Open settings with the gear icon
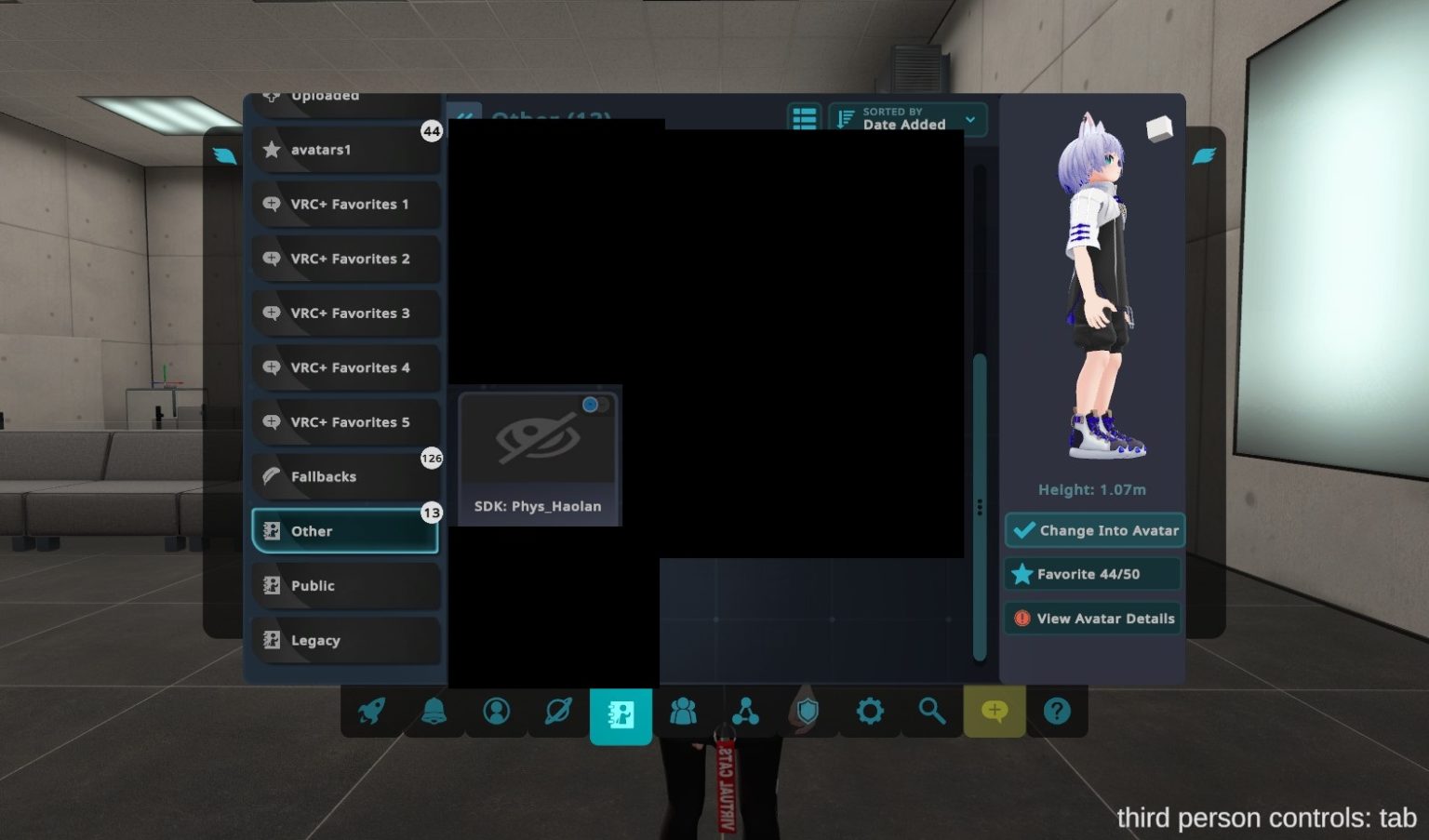Viewport: 1429px width, 840px height. [x=870, y=712]
